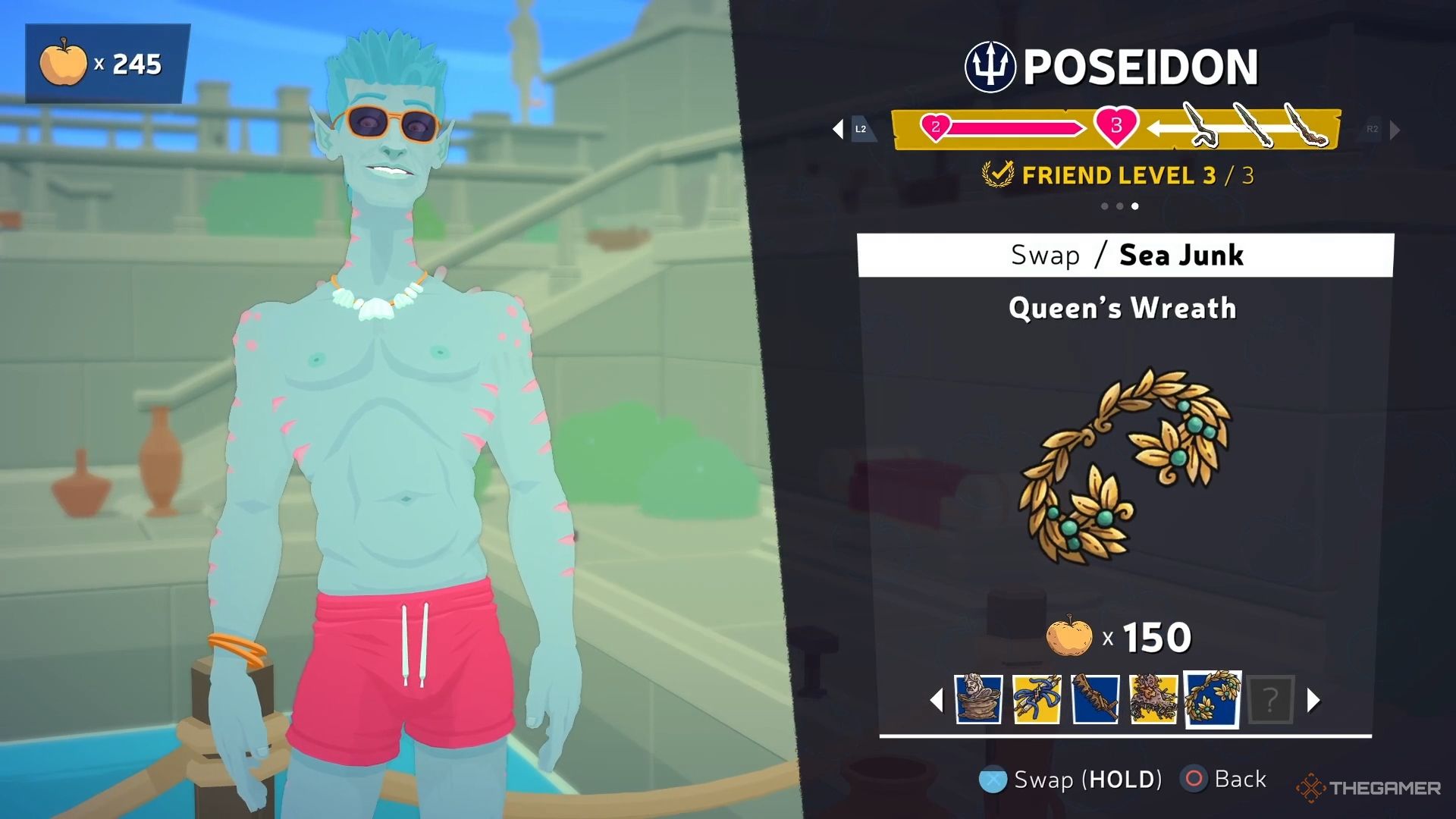Click the locked question mark item slot
Viewport: 1456px width, 819px height.
[1270, 699]
